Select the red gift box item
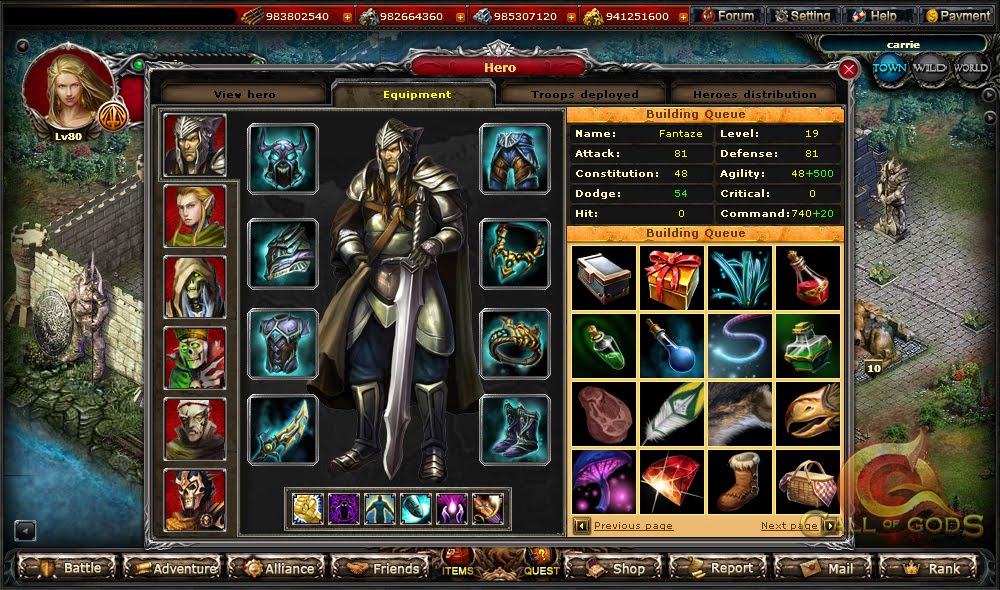This screenshot has height=590, width=1000. (x=672, y=277)
